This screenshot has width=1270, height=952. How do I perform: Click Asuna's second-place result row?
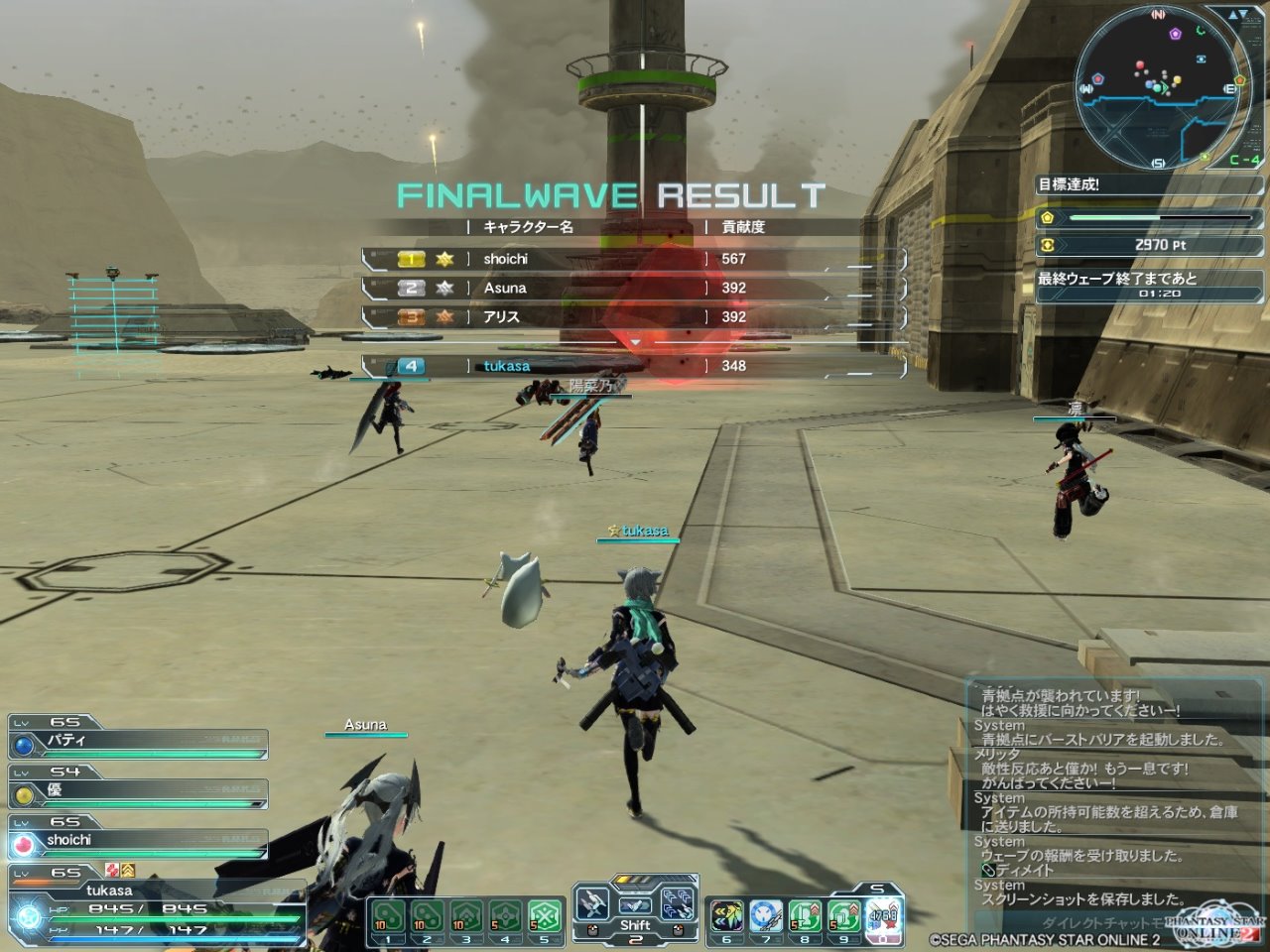633,288
